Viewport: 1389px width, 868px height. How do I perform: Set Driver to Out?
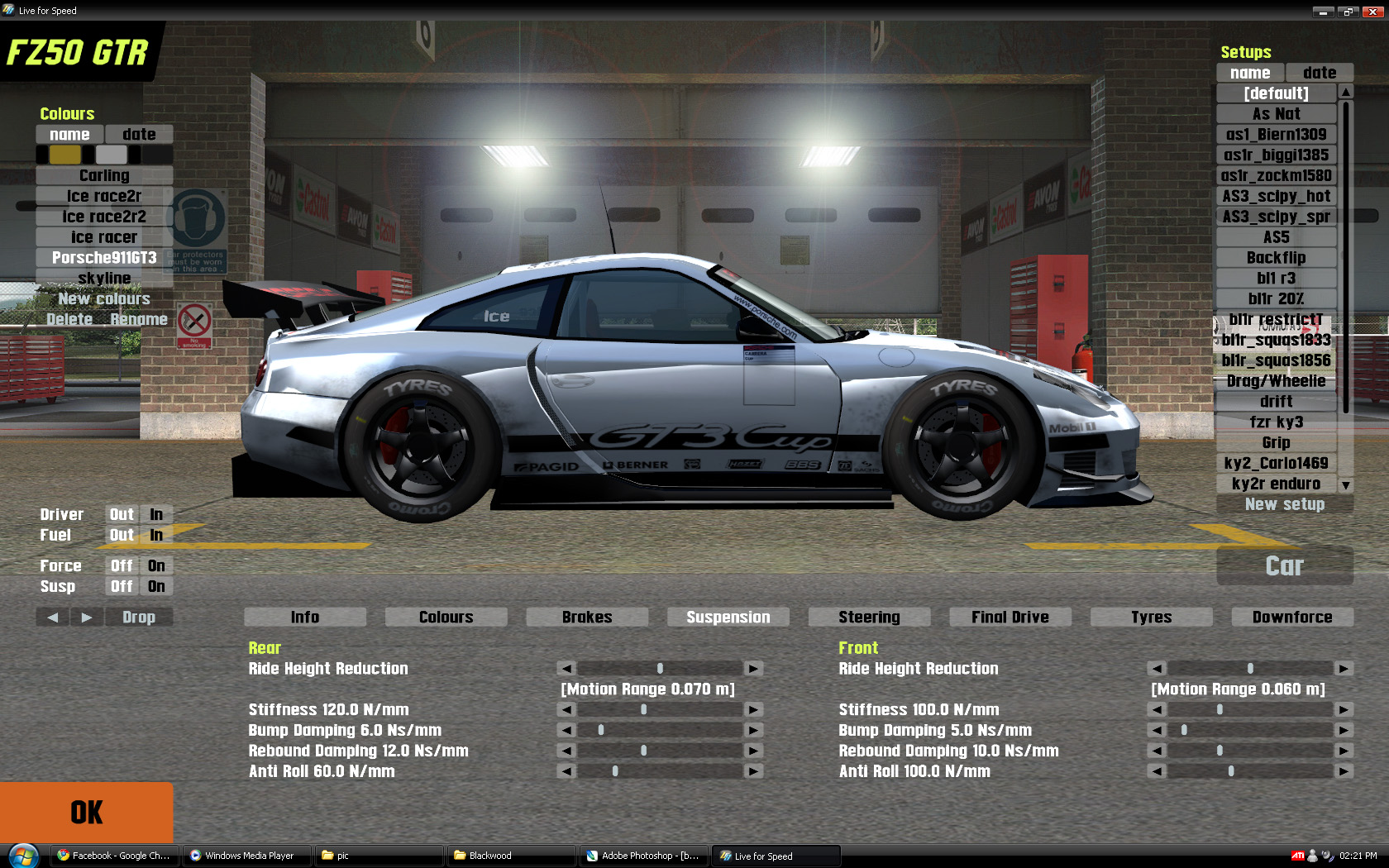(x=122, y=515)
